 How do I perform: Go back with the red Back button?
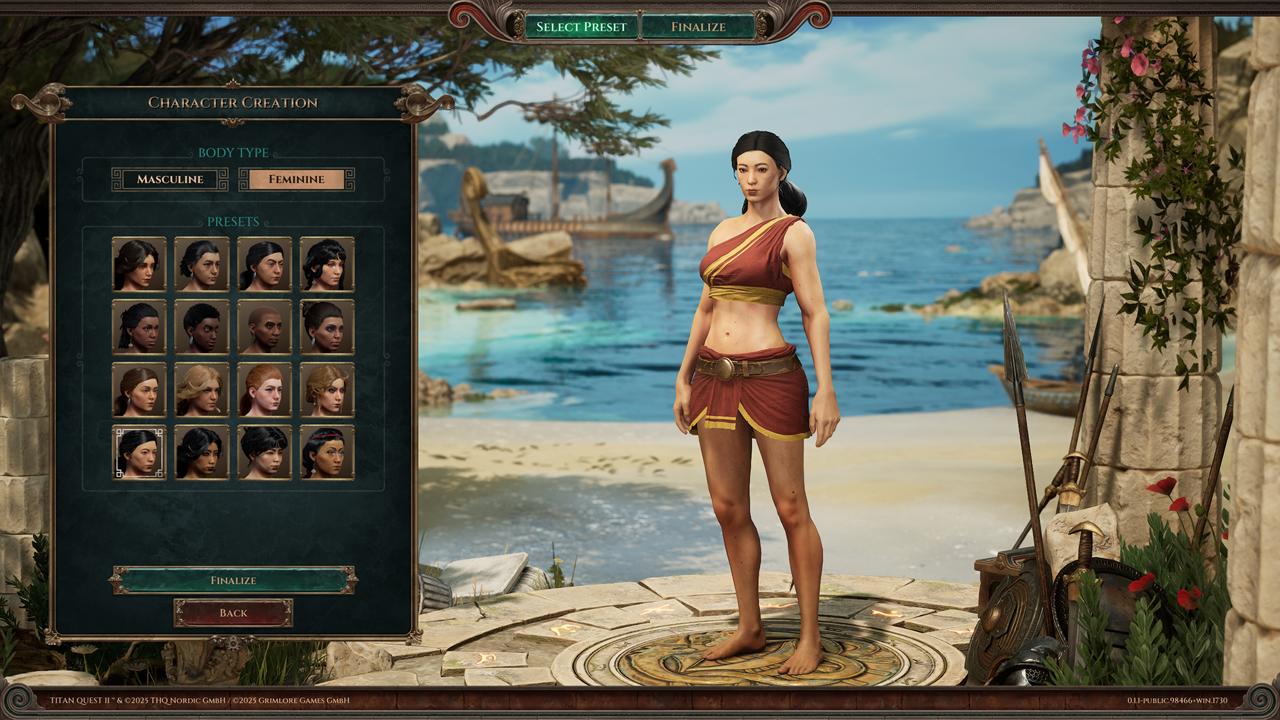pos(233,613)
